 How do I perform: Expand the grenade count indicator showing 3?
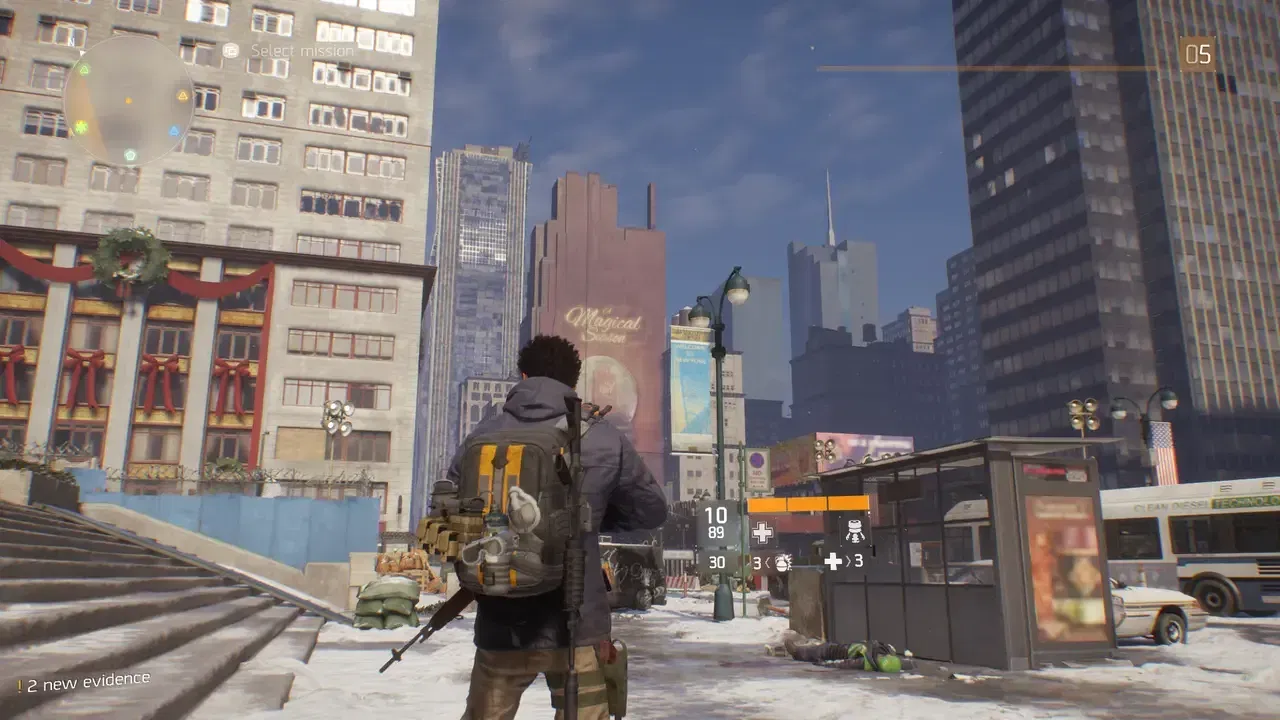click(757, 562)
